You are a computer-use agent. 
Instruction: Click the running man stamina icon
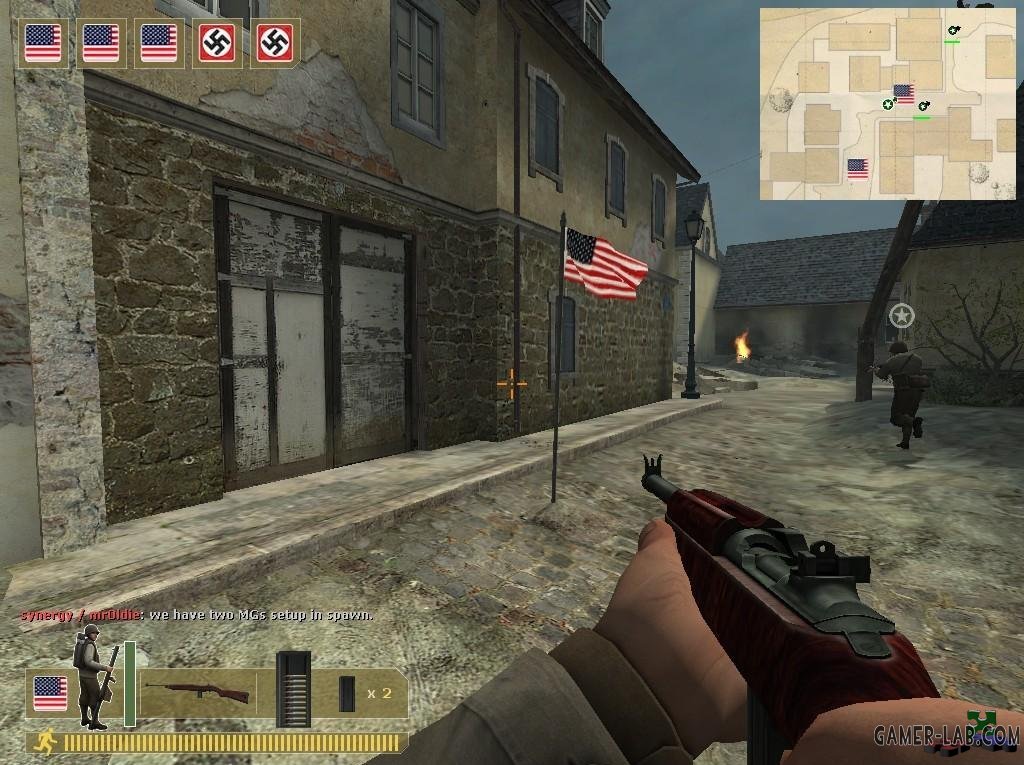click(x=43, y=743)
